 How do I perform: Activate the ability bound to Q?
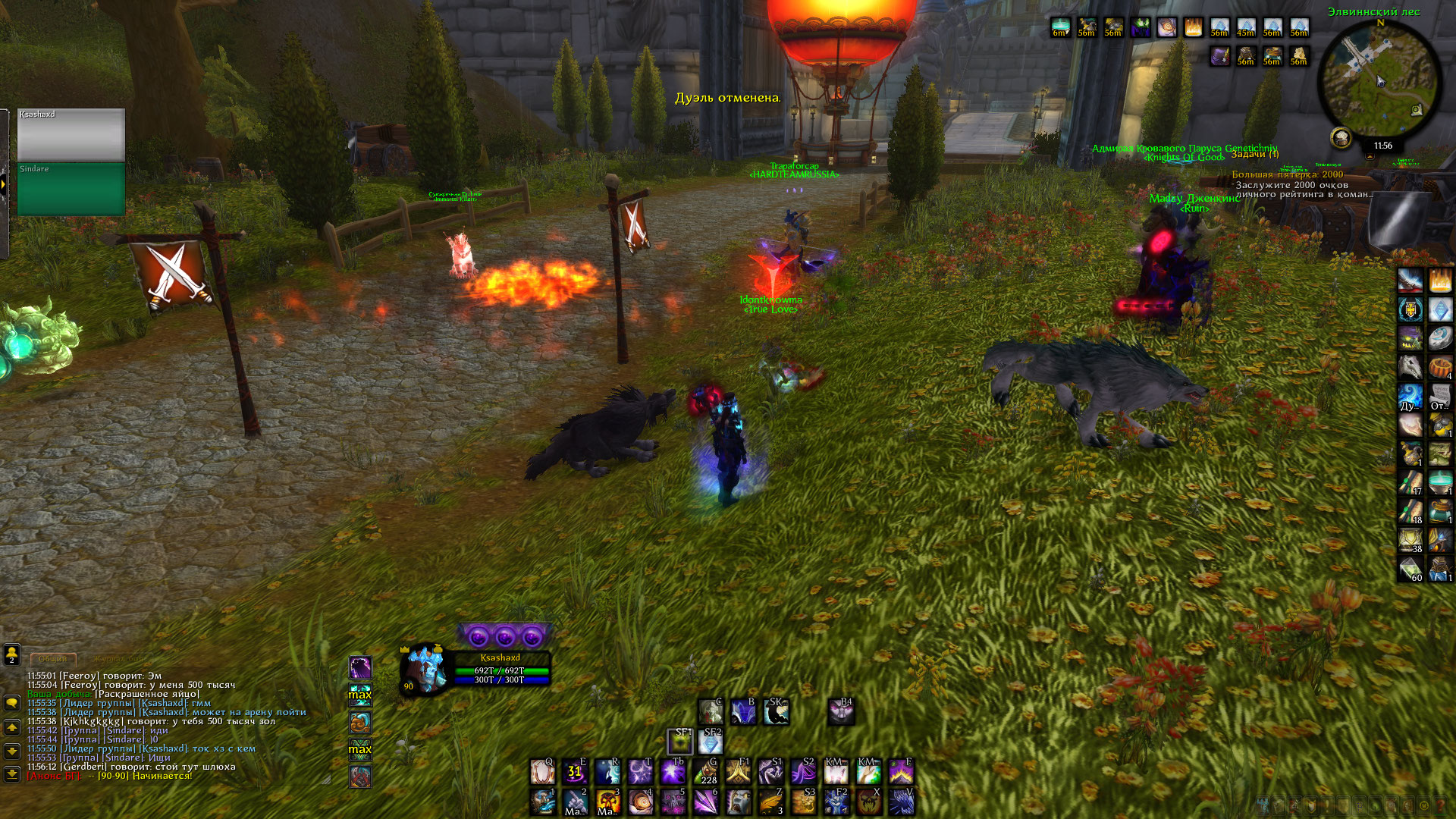pyautogui.click(x=542, y=772)
